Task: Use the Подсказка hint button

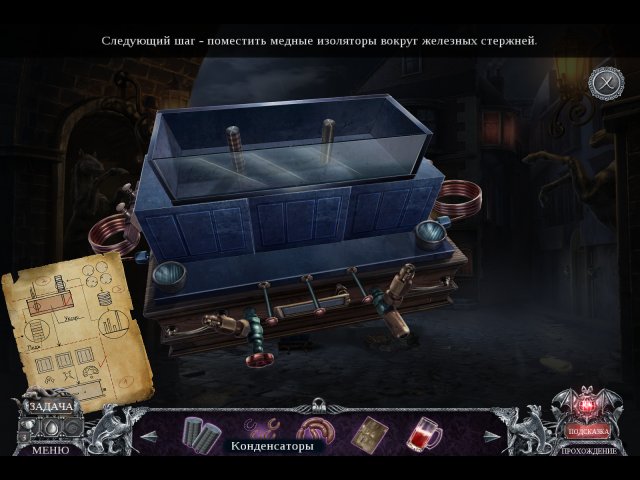Action: pyautogui.click(x=588, y=431)
